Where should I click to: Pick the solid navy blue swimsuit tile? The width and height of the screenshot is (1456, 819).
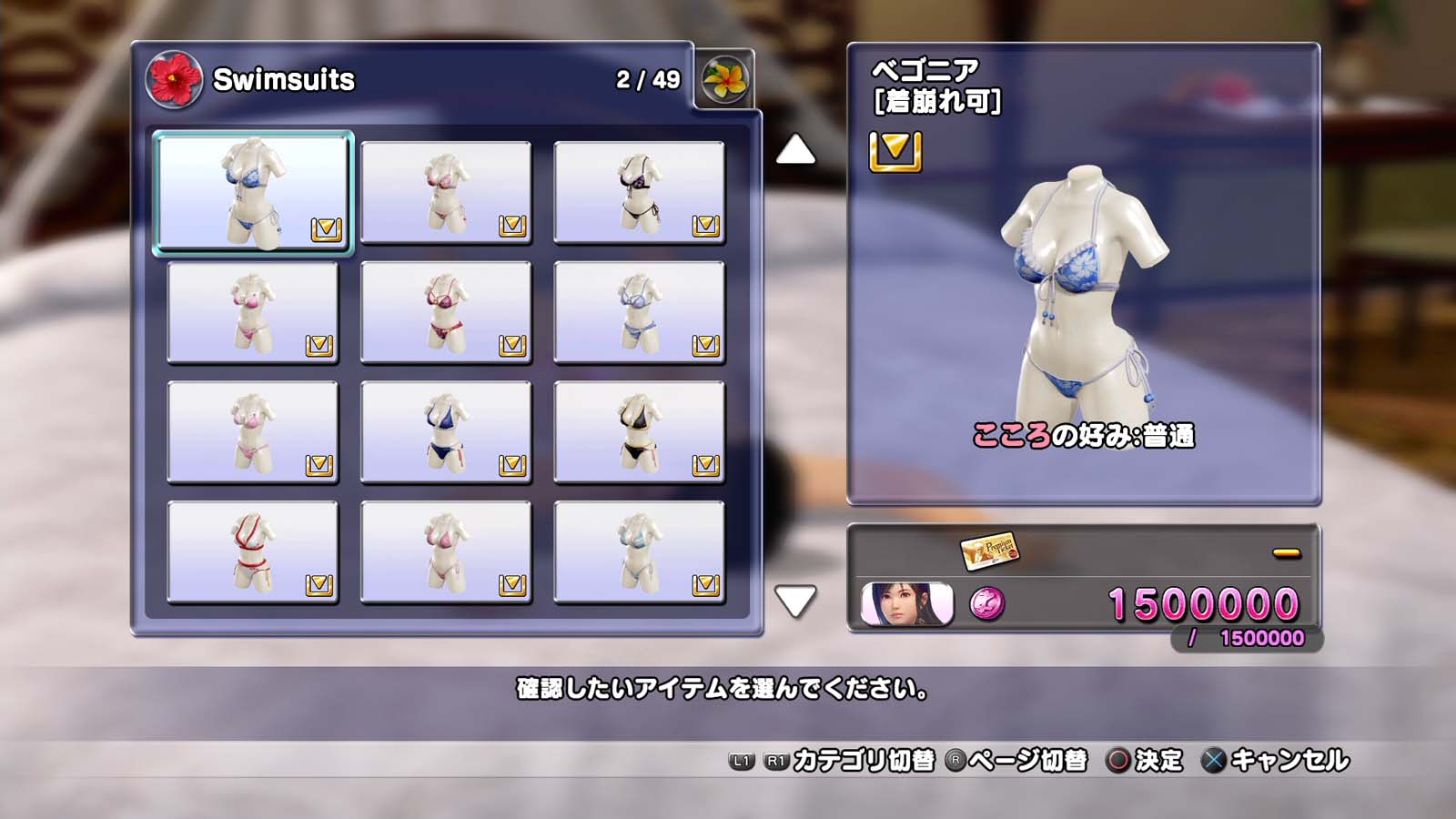pos(446,431)
